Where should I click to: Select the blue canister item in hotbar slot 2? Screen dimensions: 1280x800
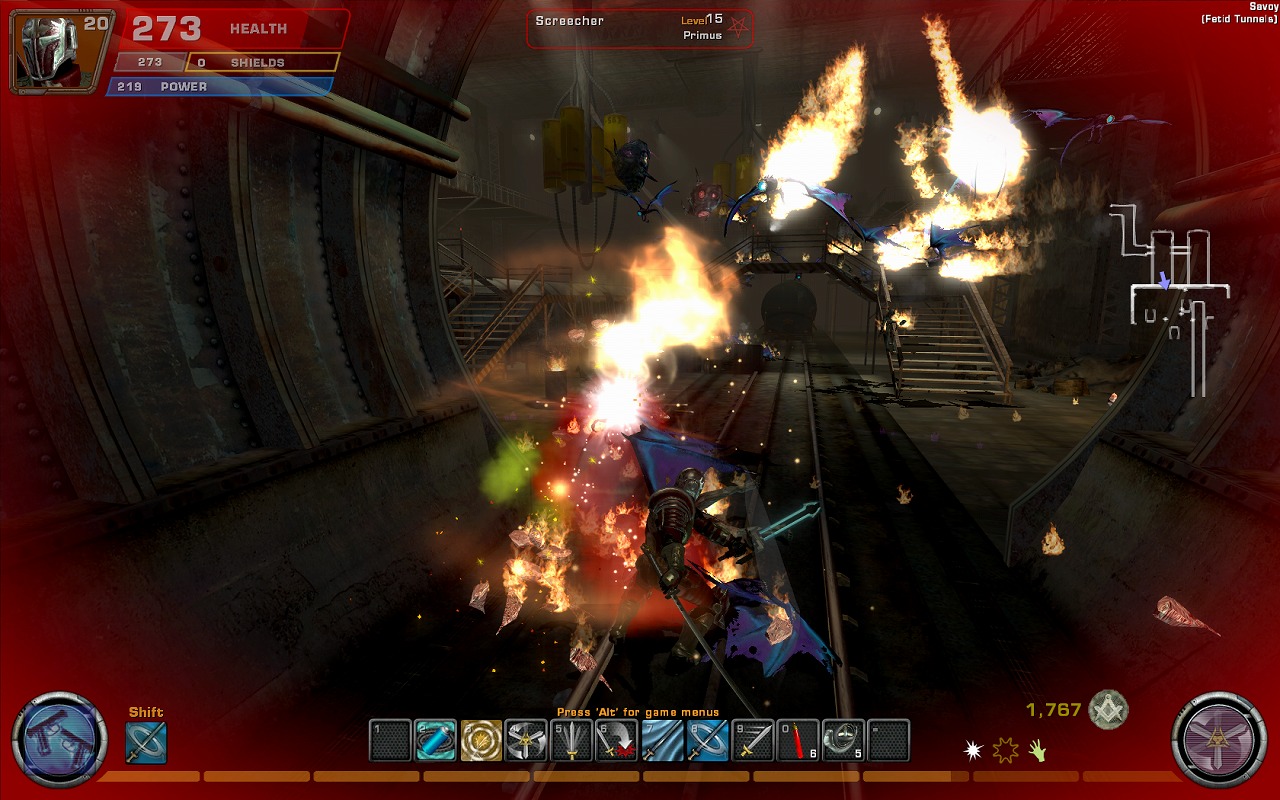point(436,741)
